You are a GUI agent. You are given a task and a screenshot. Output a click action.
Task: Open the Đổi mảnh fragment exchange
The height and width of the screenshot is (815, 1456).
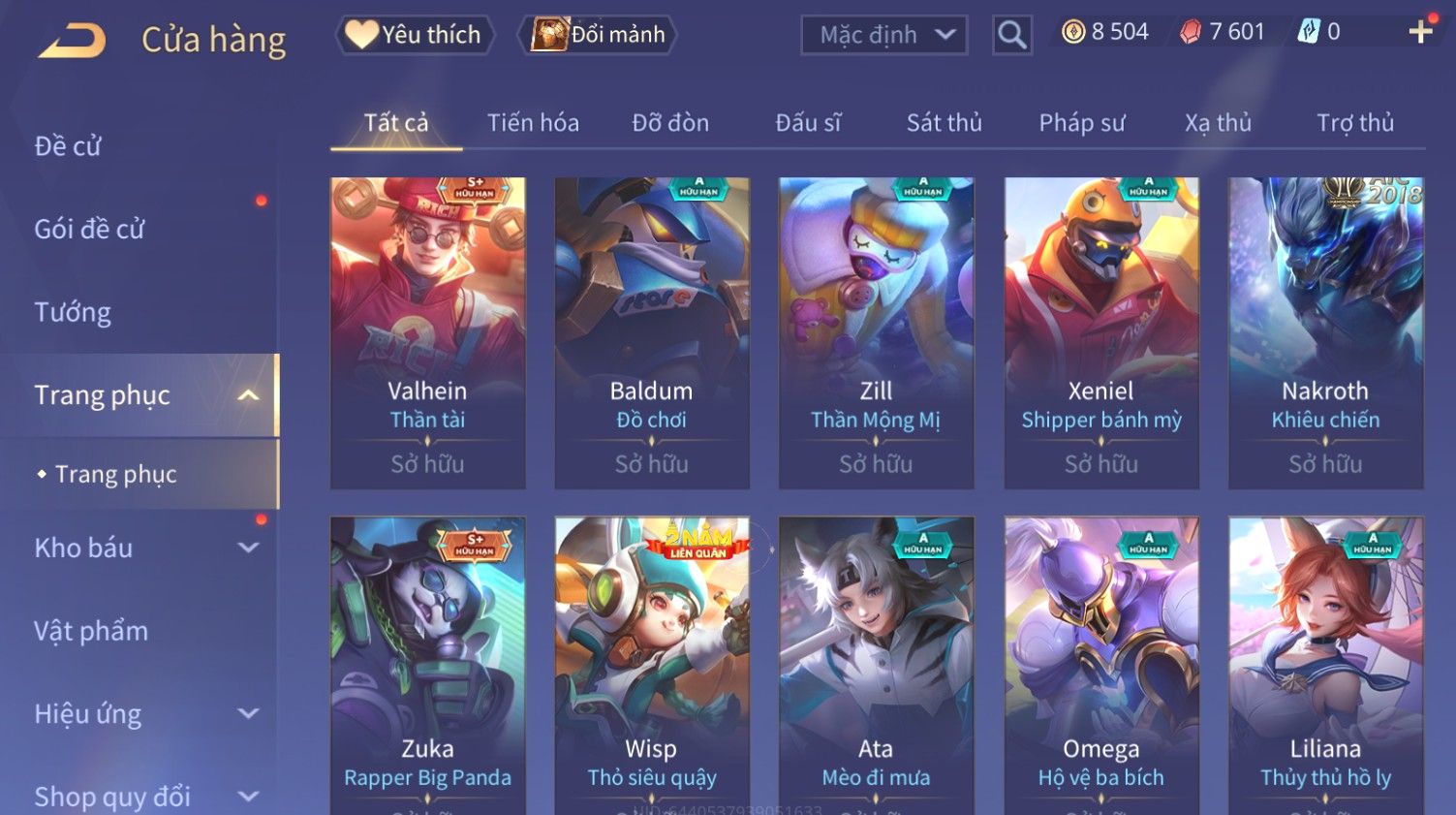coord(599,35)
